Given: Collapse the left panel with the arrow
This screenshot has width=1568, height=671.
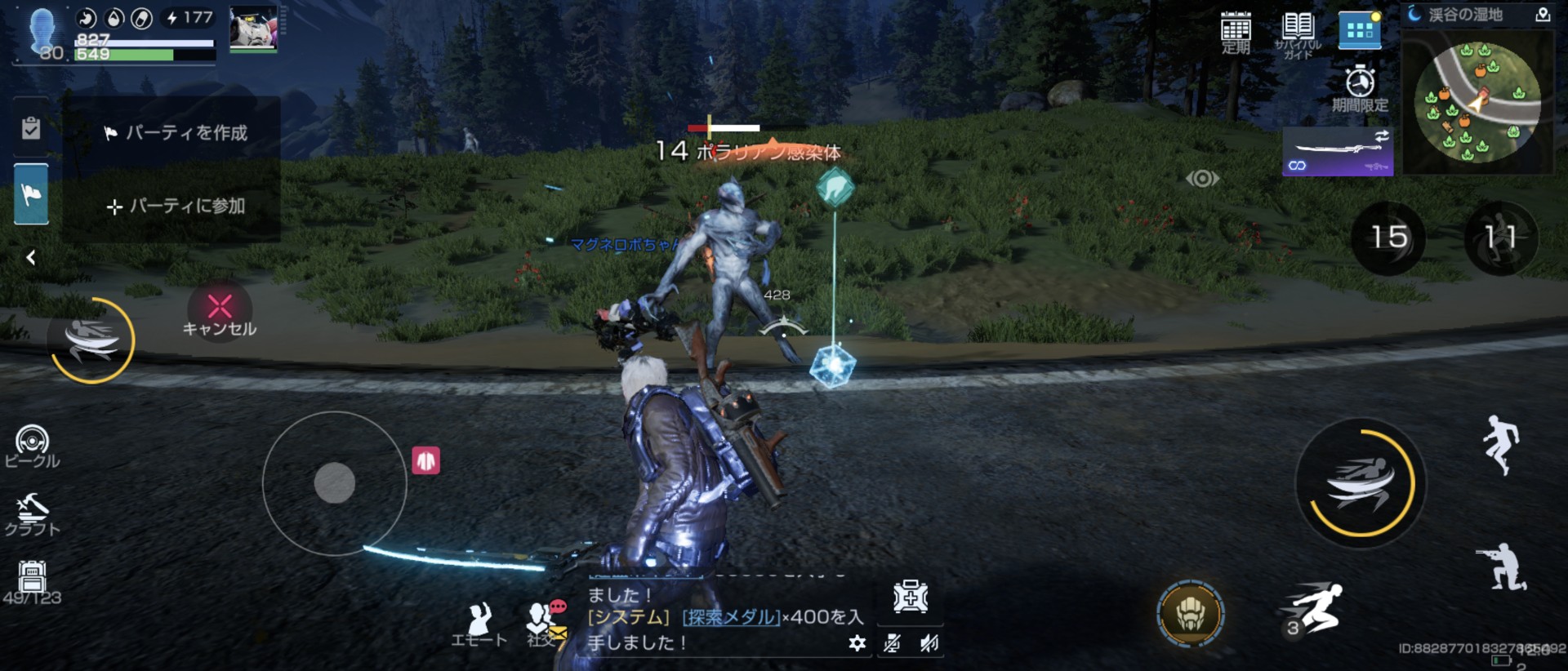Looking at the screenshot, I should tap(31, 258).
